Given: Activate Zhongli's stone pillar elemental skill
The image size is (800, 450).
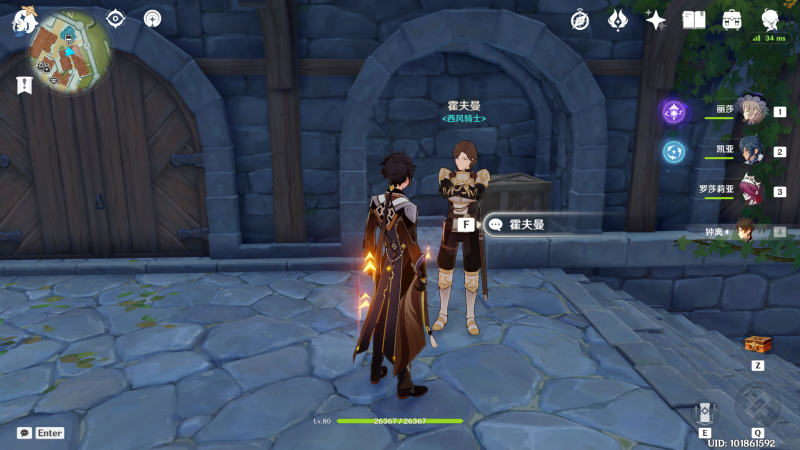Looking at the screenshot, I should tap(705, 411).
